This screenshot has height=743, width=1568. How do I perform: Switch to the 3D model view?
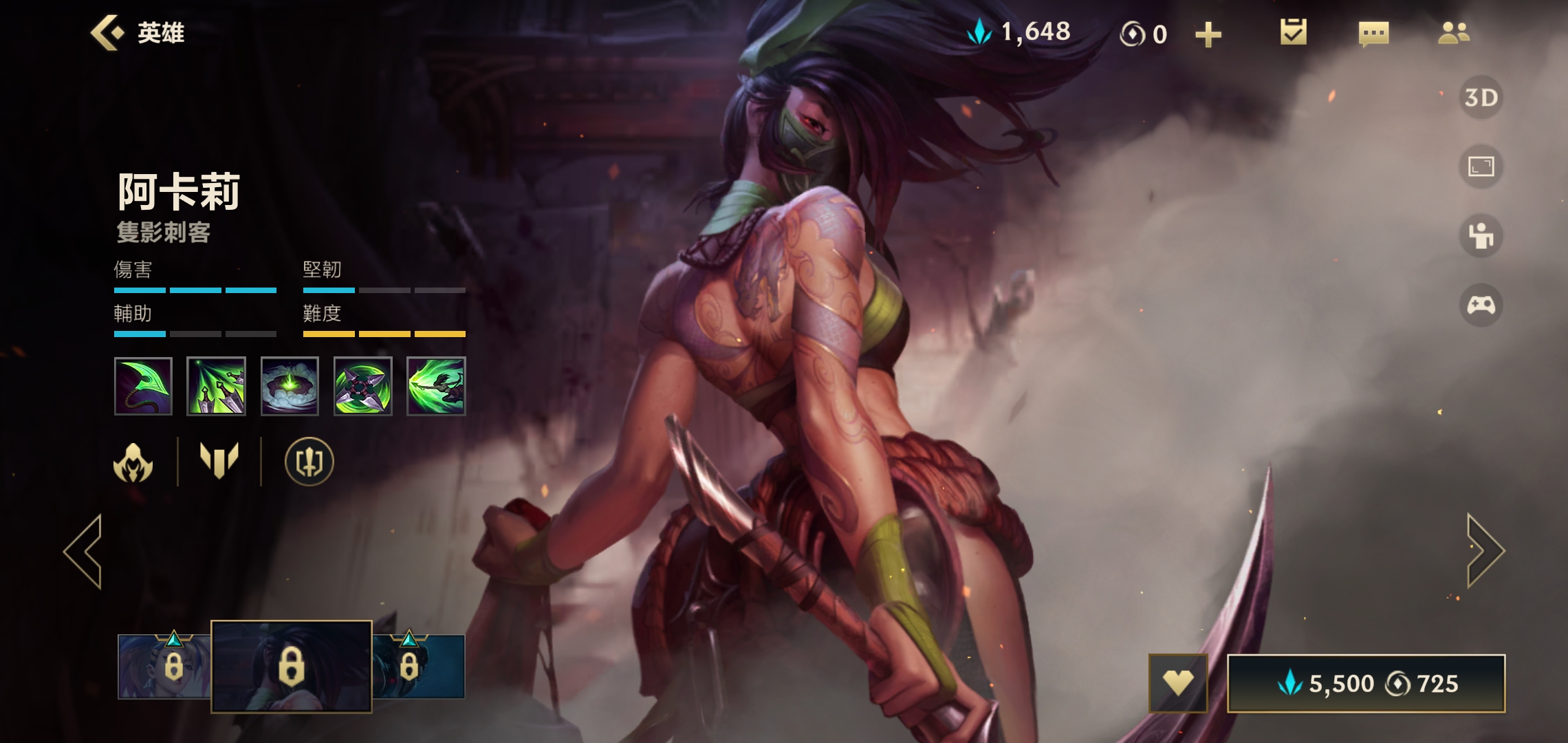[x=1481, y=98]
